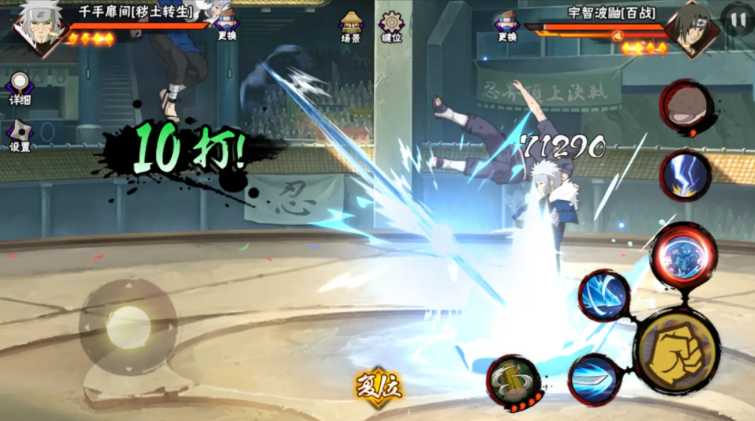Use the blue blade slash skill
The width and height of the screenshot is (755, 421).
coord(595,379)
